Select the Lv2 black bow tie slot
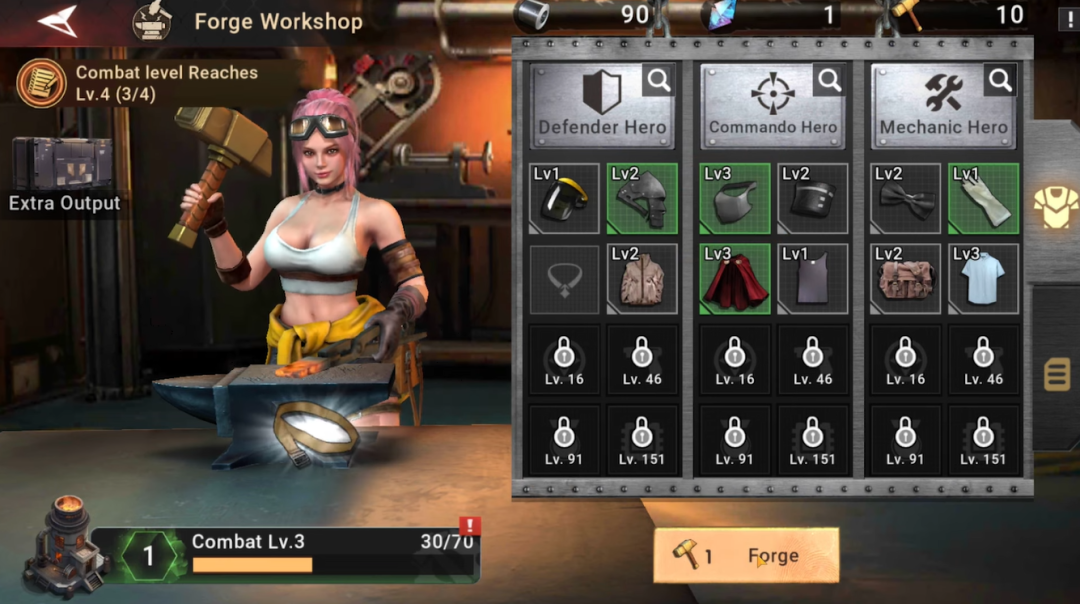1080x604 pixels. (906, 199)
